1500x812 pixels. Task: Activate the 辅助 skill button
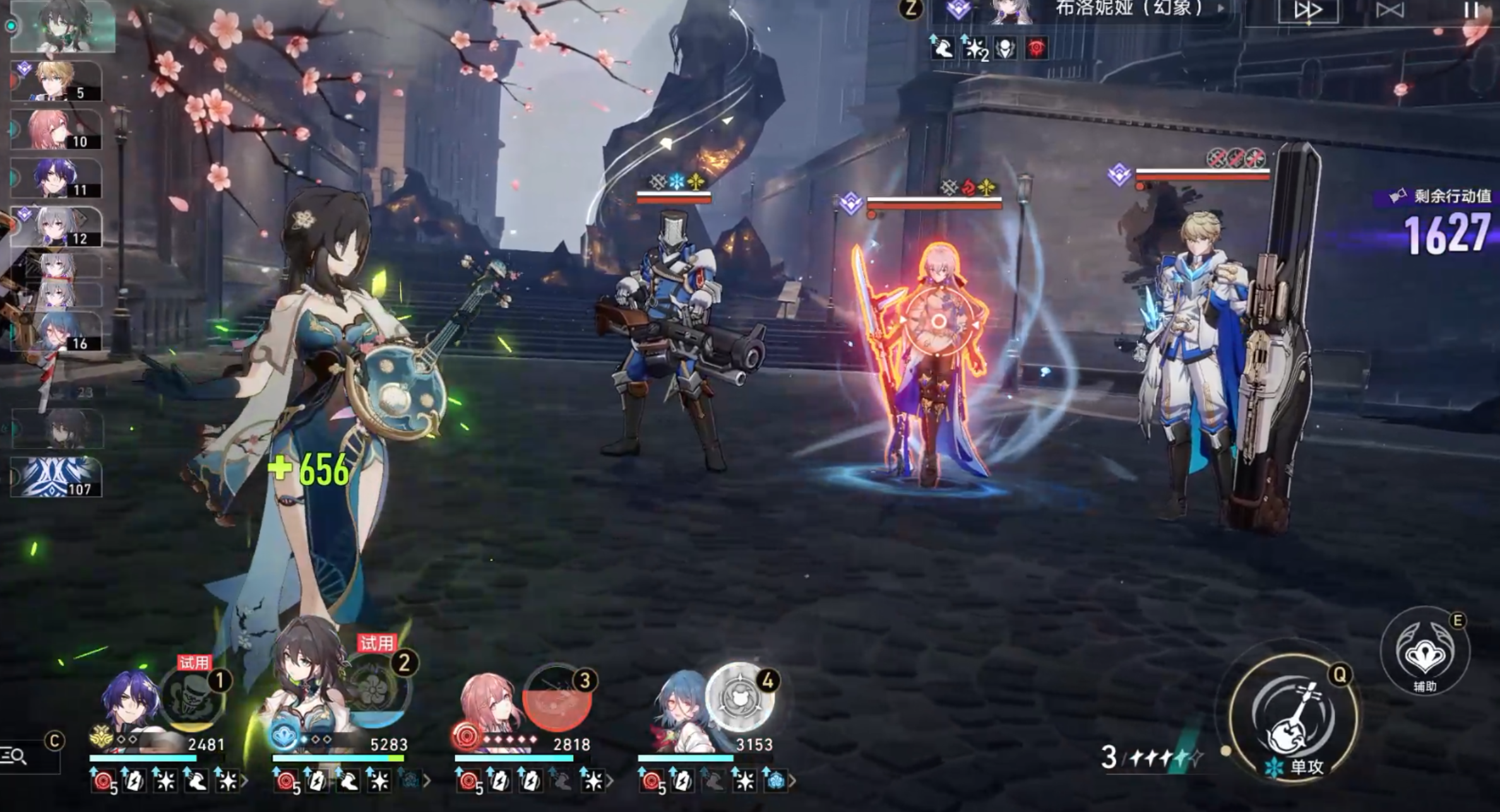pyautogui.click(x=1425, y=652)
